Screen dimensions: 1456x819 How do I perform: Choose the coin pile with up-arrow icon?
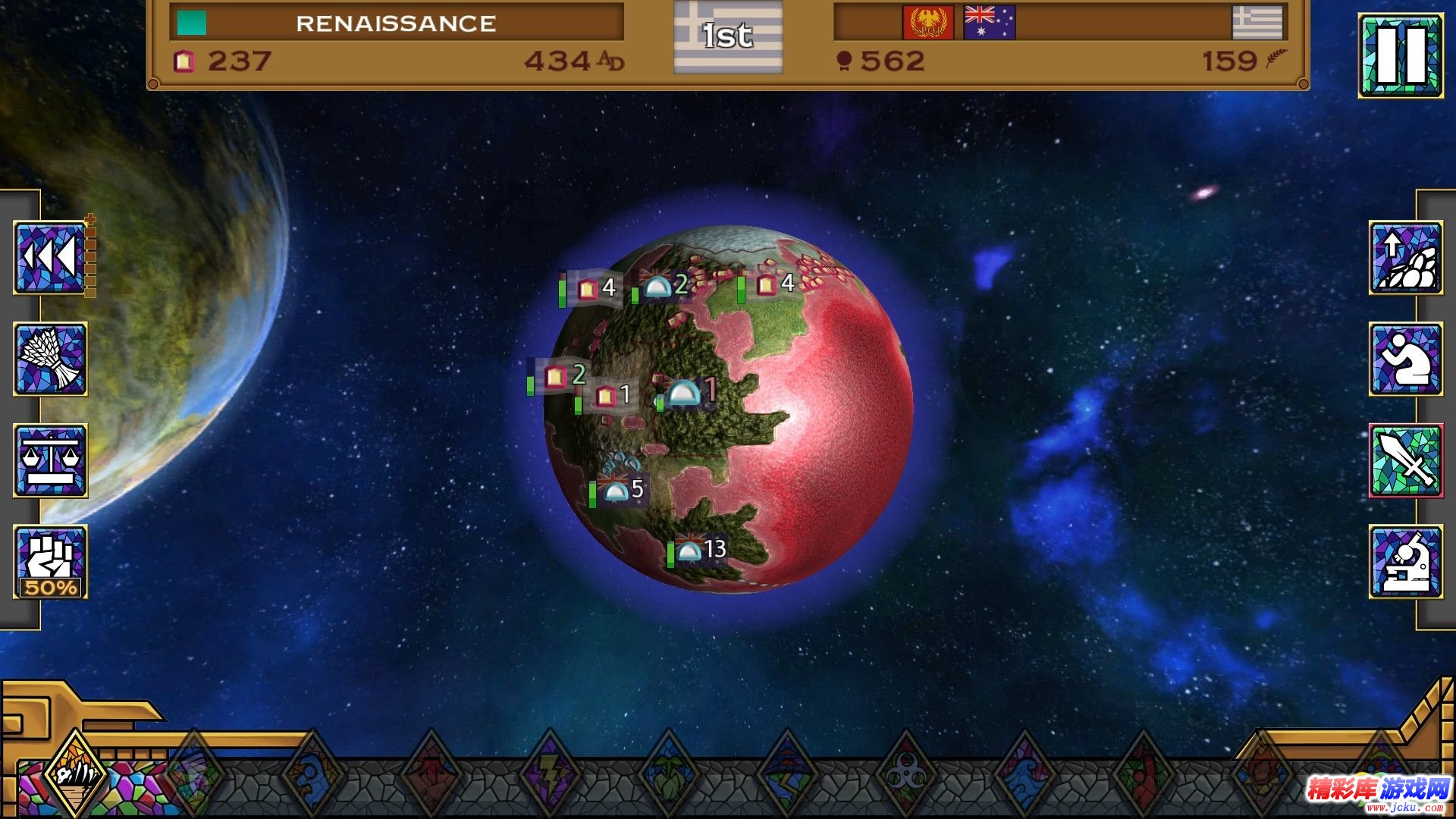point(1405,258)
